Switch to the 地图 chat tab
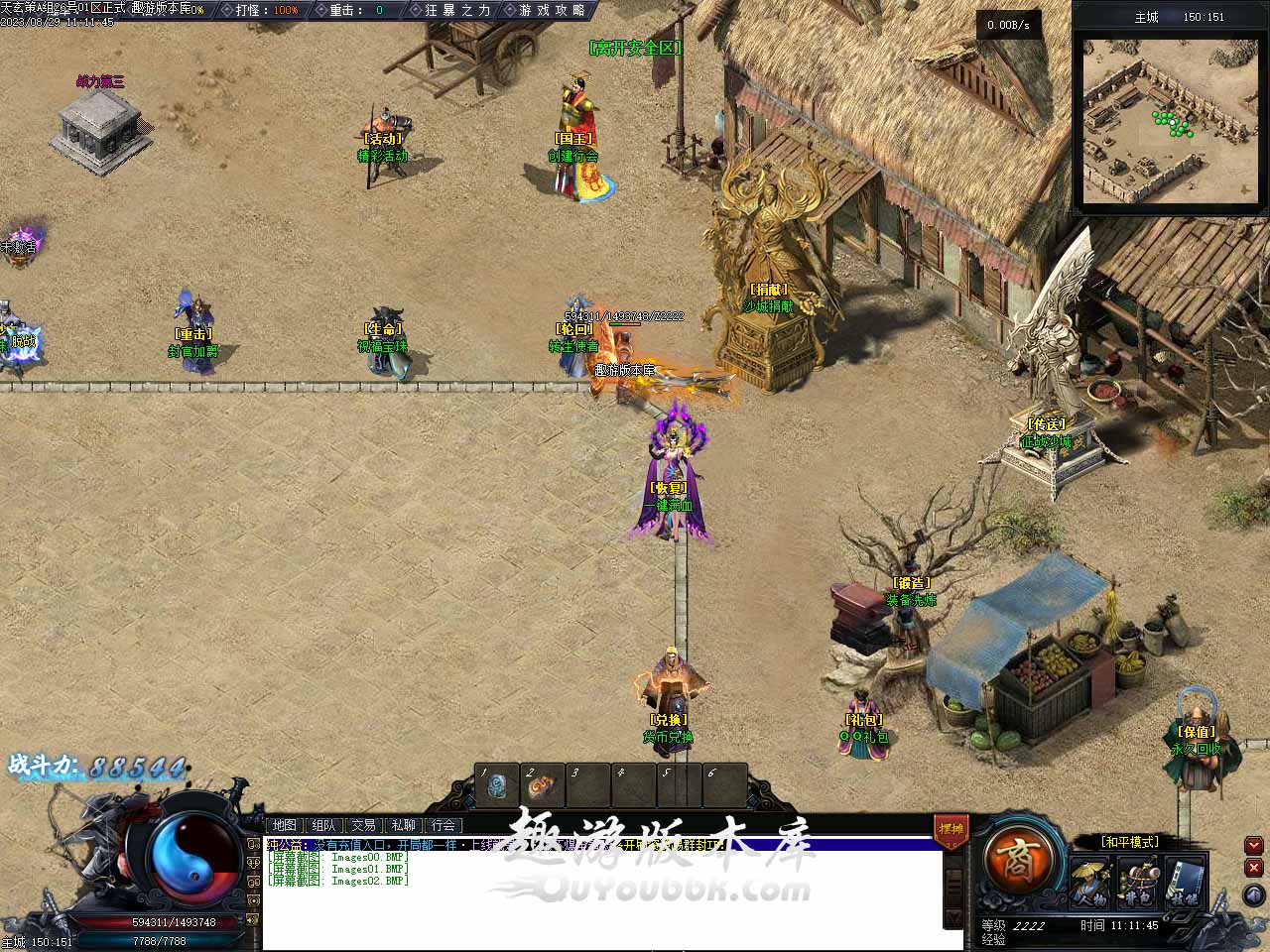 (x=285, y=825)
